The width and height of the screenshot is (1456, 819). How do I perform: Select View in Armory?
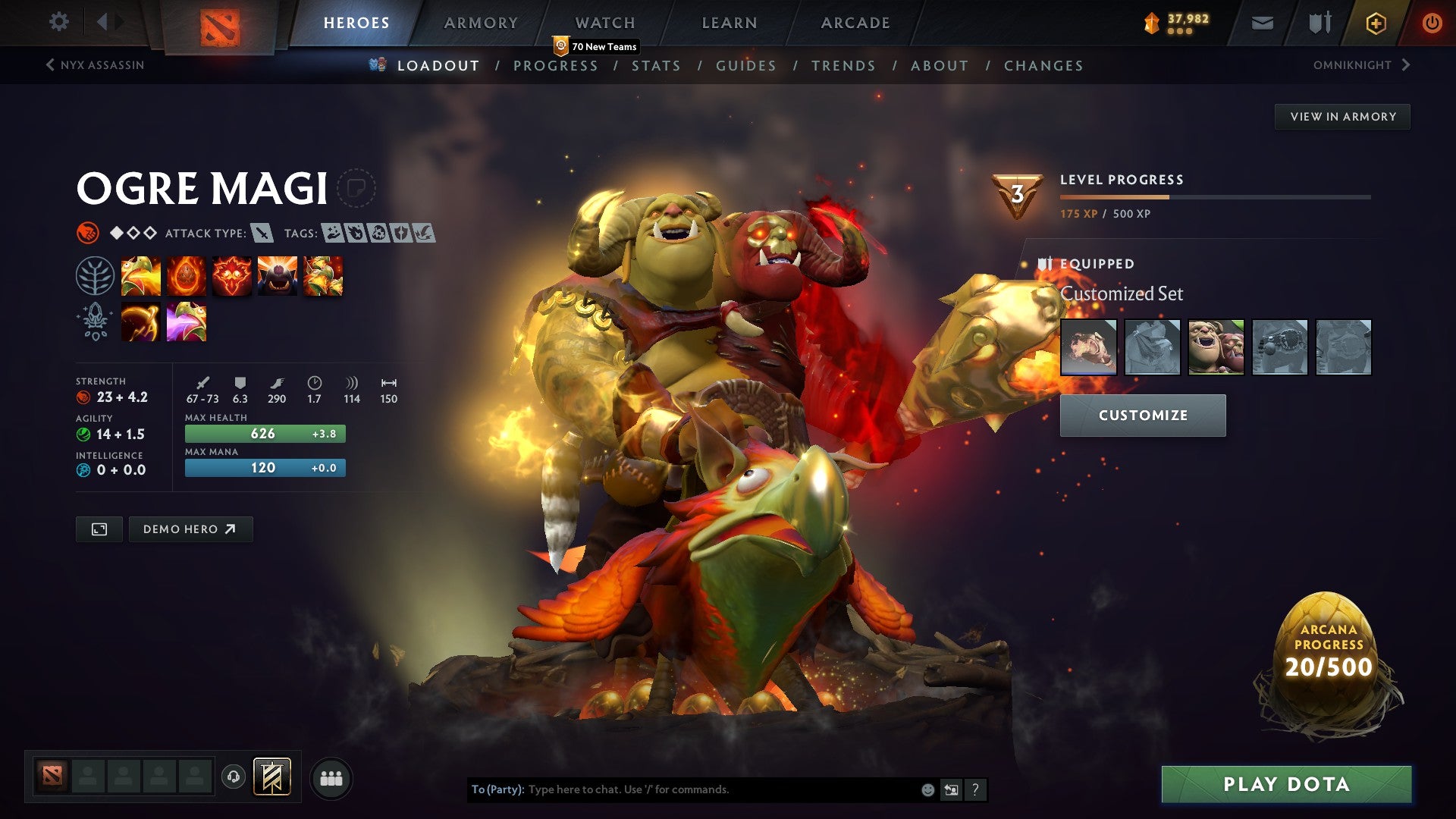point(1342,117)
